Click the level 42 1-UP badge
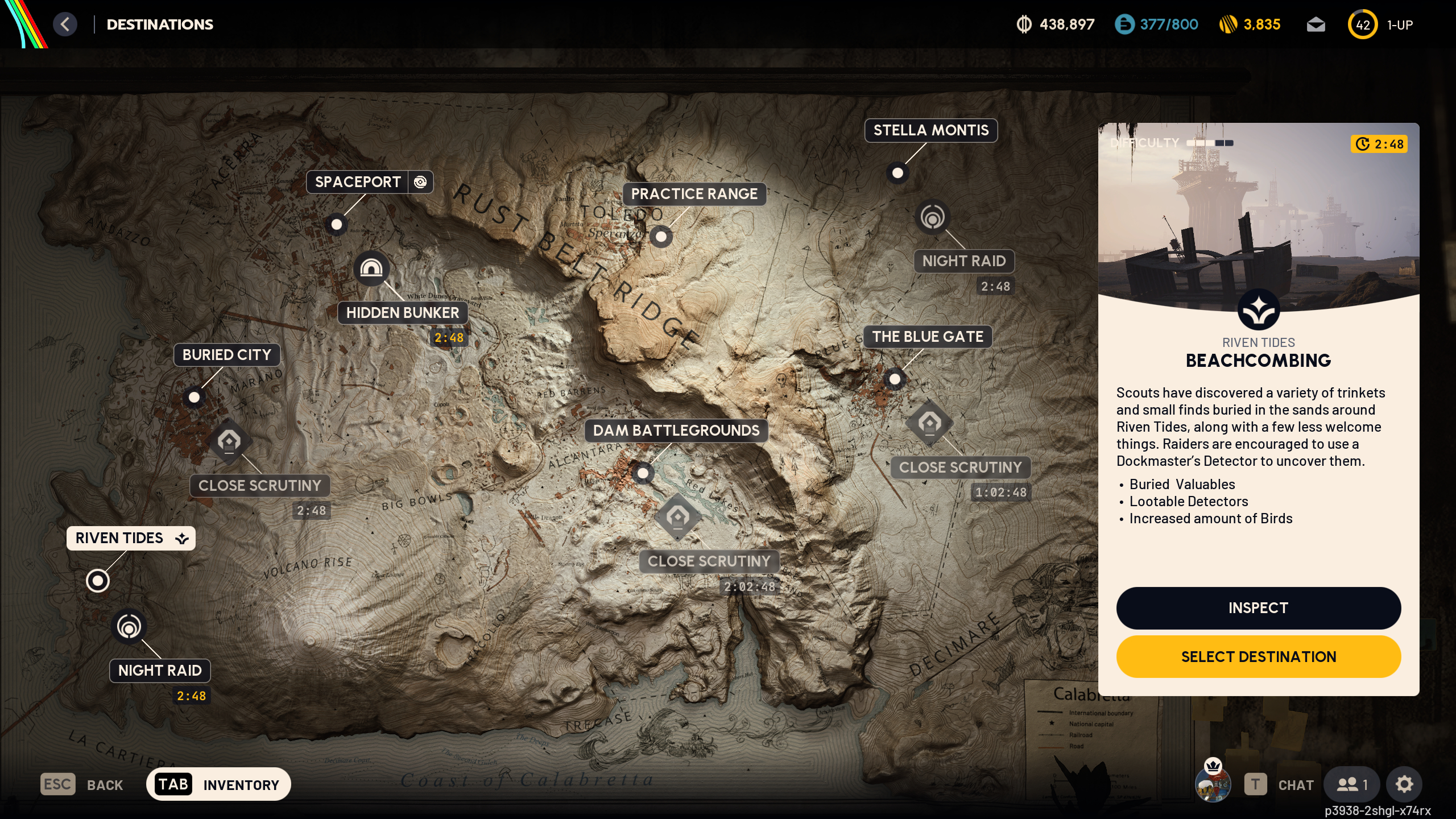 [1363, 24]
